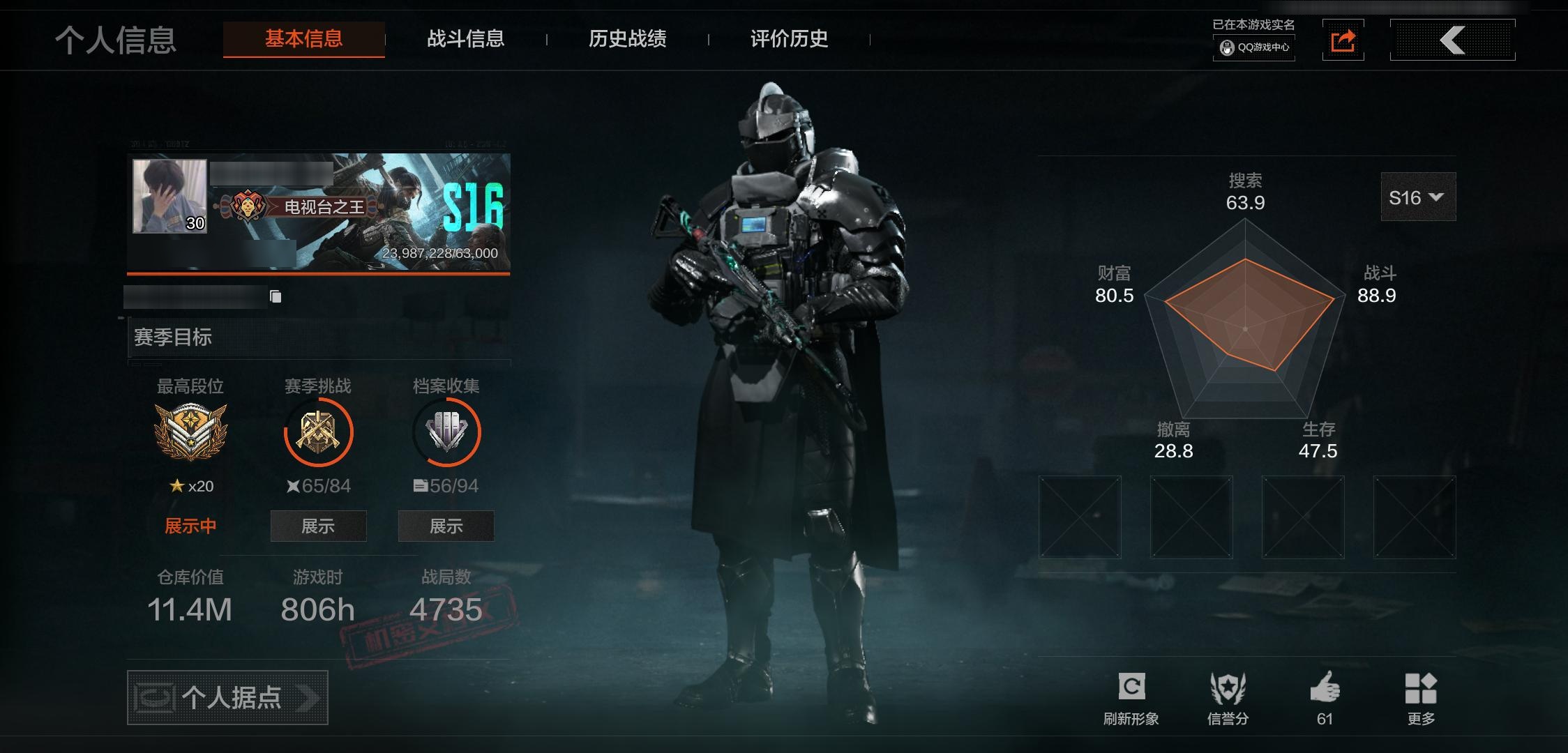Show the 评价历史 tab
Viewport: 1568px width, 753px height.
(x=789, y=39)
